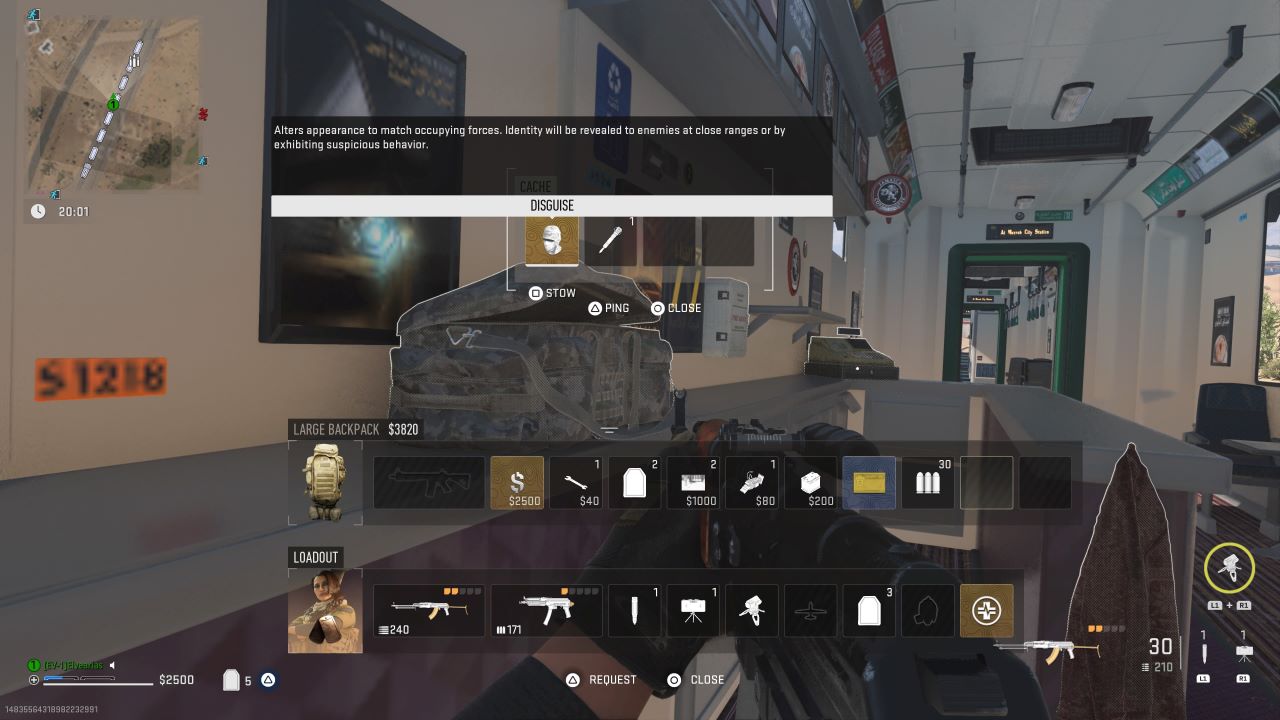The width and height of the screenshot is (1280, 720).
Task: Select the screwdriver item in the cache
Action: (611, 239)
